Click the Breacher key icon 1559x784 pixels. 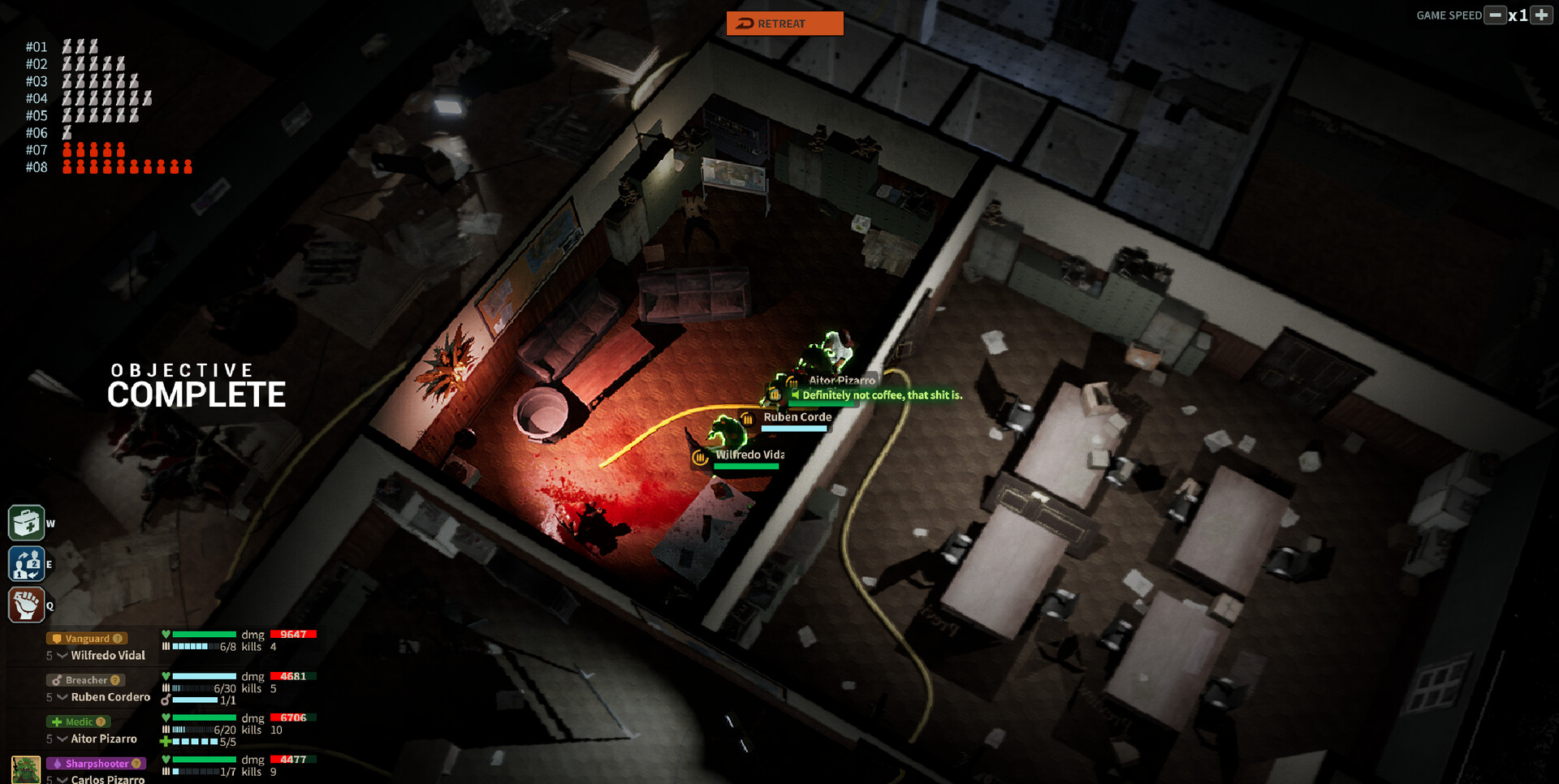coord(58,680)
